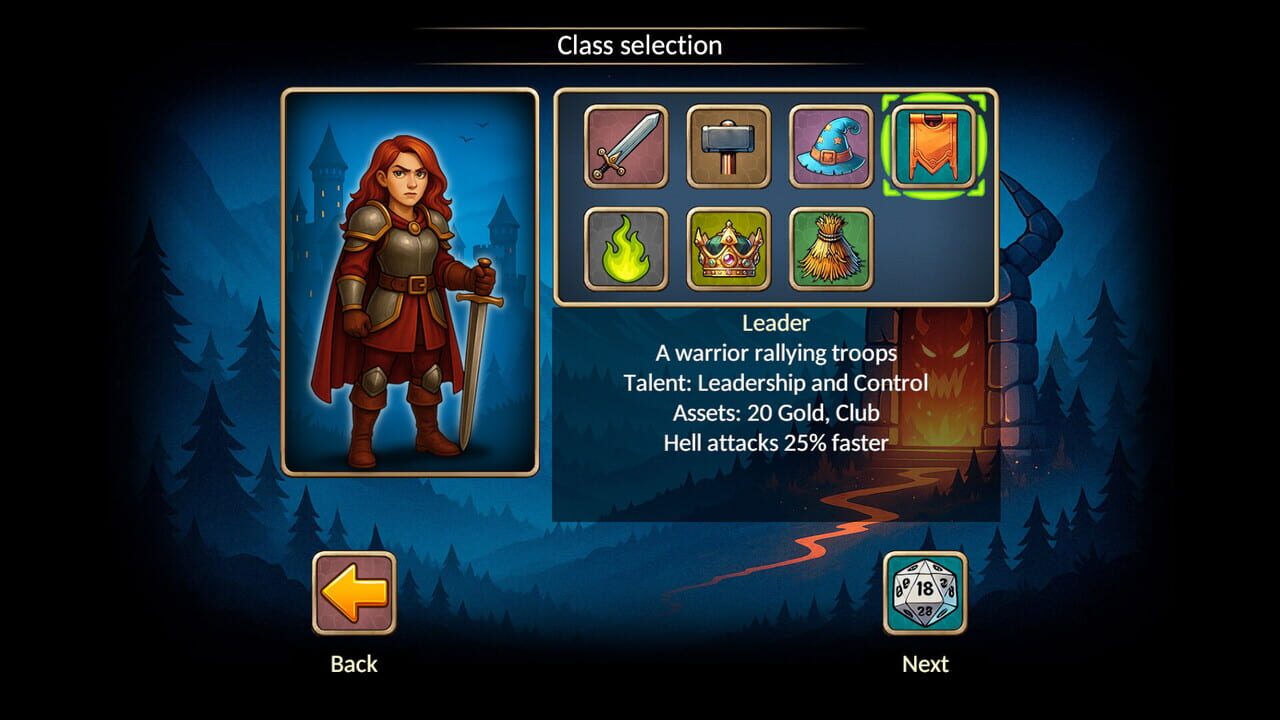Click the Class selection title bar
Viewport: 1280px width, 720px height.
[x=639, y=45]
